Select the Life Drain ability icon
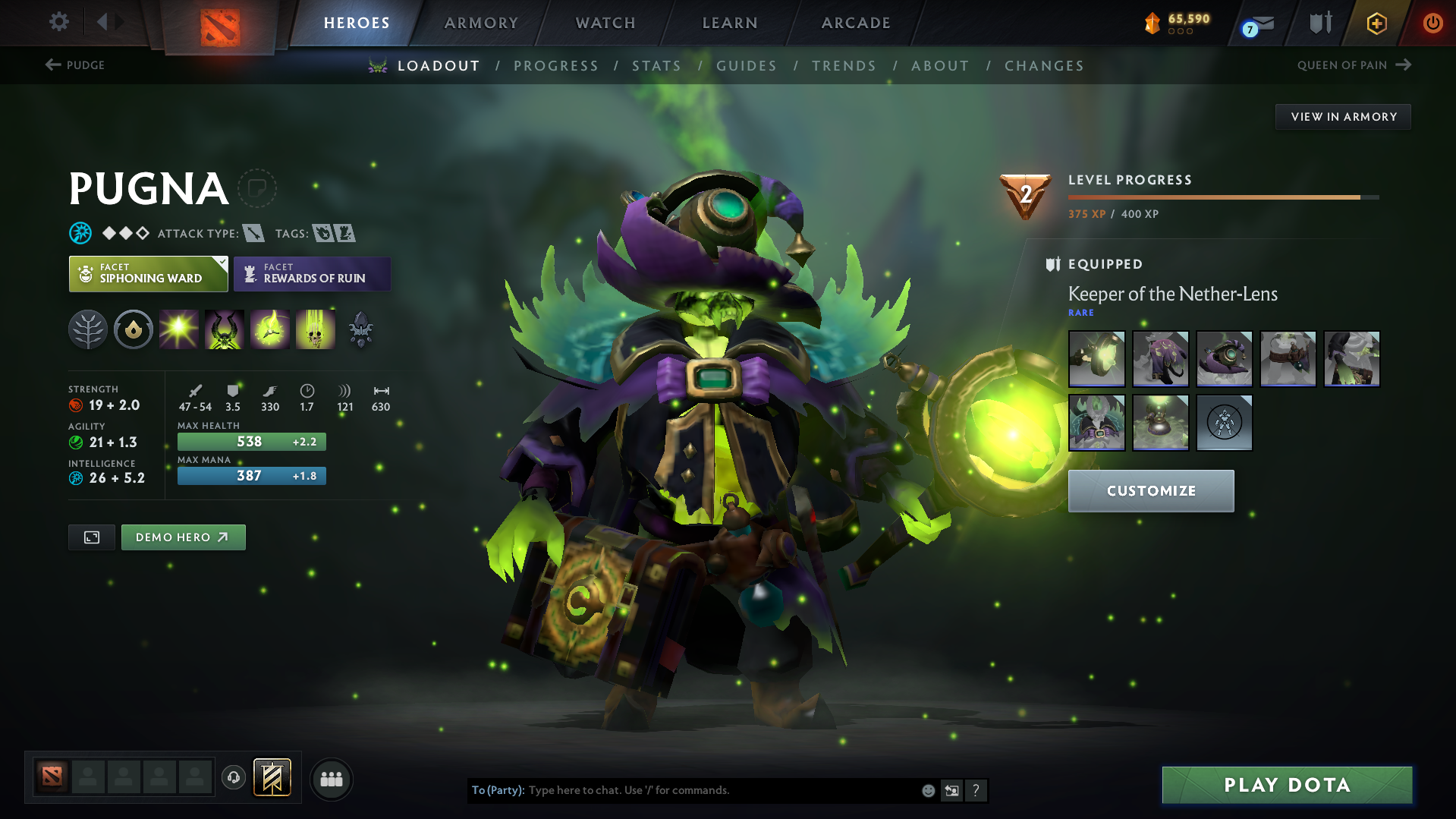 [316, 329]
